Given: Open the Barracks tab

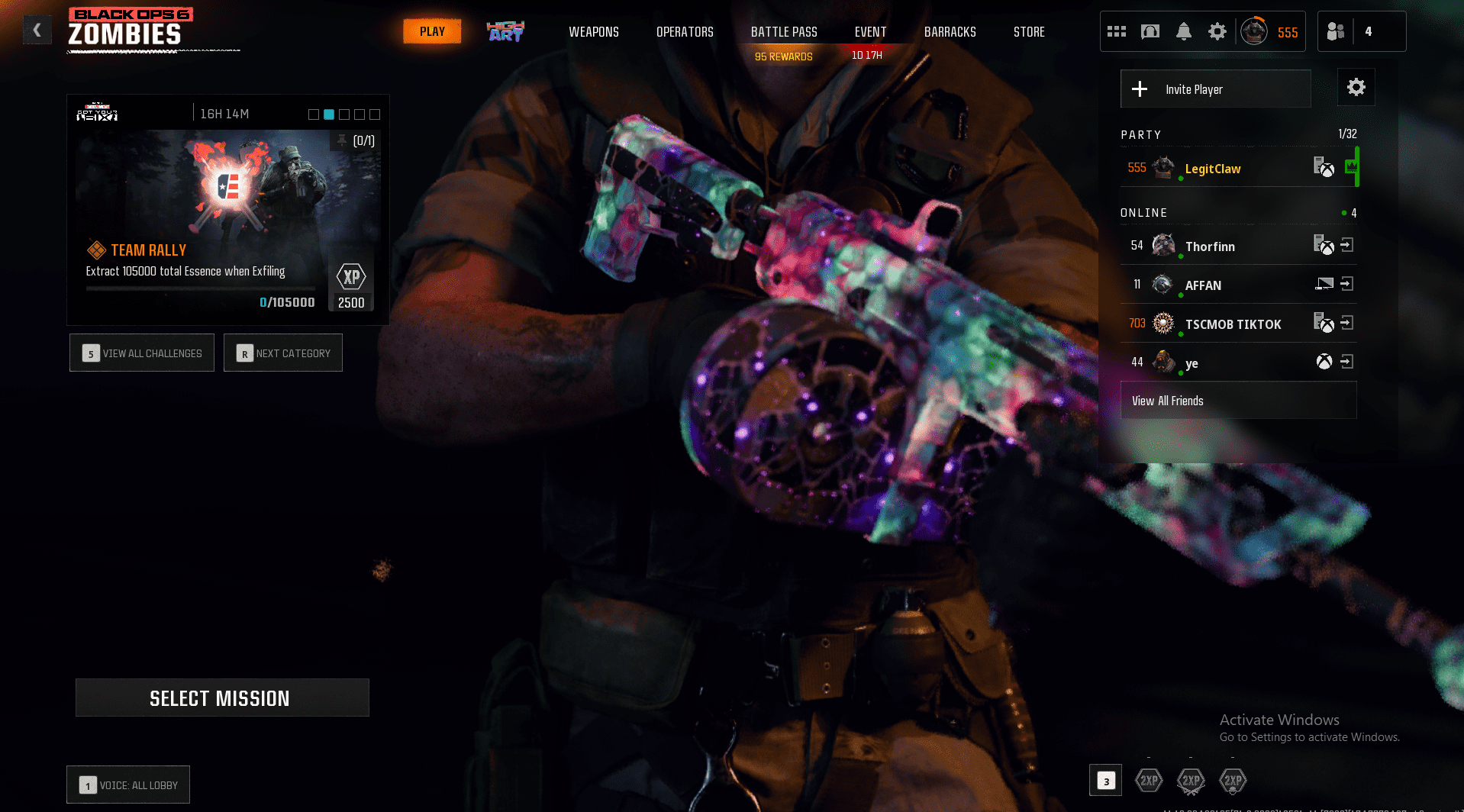Looking at the screenshot, I should click(950, 32).
